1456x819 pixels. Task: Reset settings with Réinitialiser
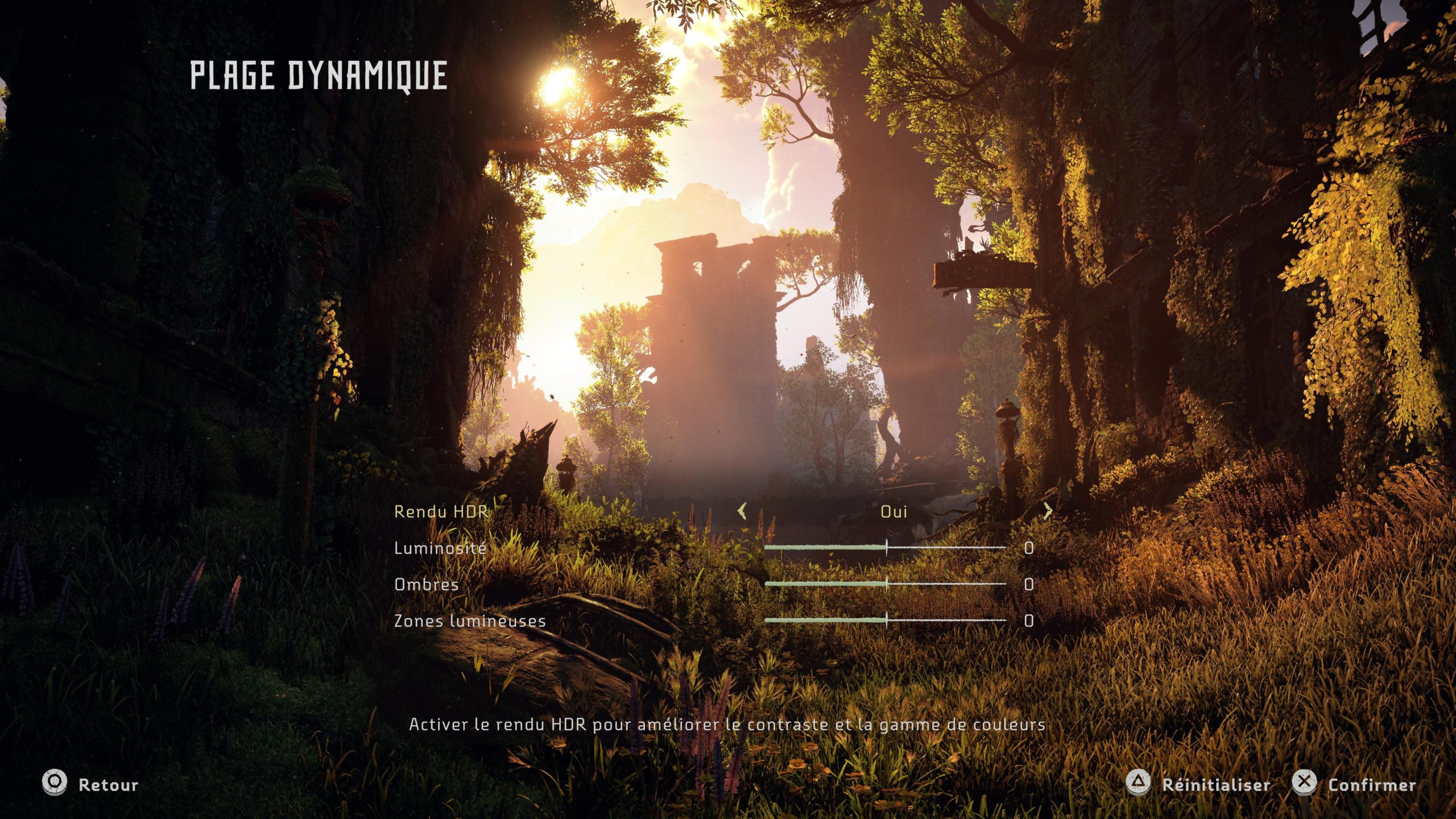point(1199,784)
